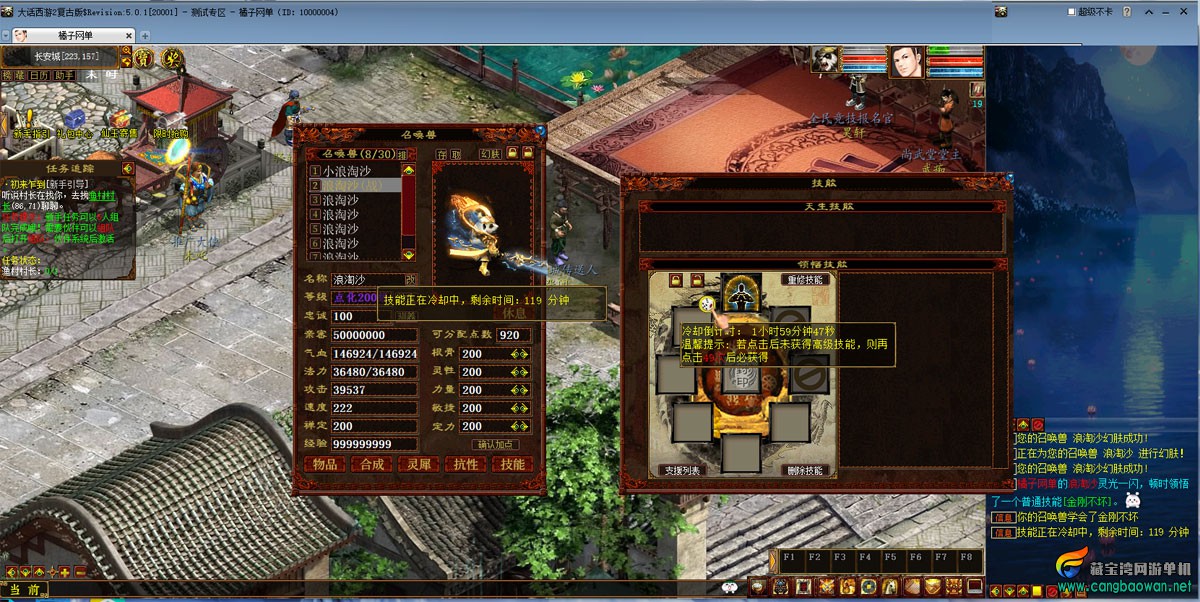The height and width of the screenshot is (602, 1200).
Task: Click the 合成 (combine) button
Action: click(x=372, y=464)
